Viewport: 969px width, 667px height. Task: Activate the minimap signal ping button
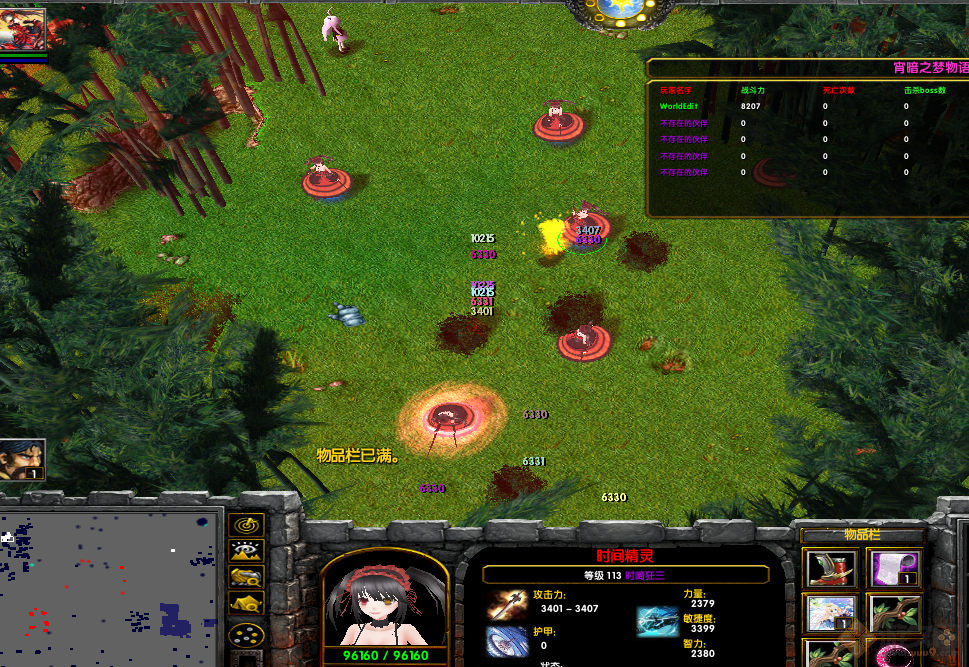246,524
